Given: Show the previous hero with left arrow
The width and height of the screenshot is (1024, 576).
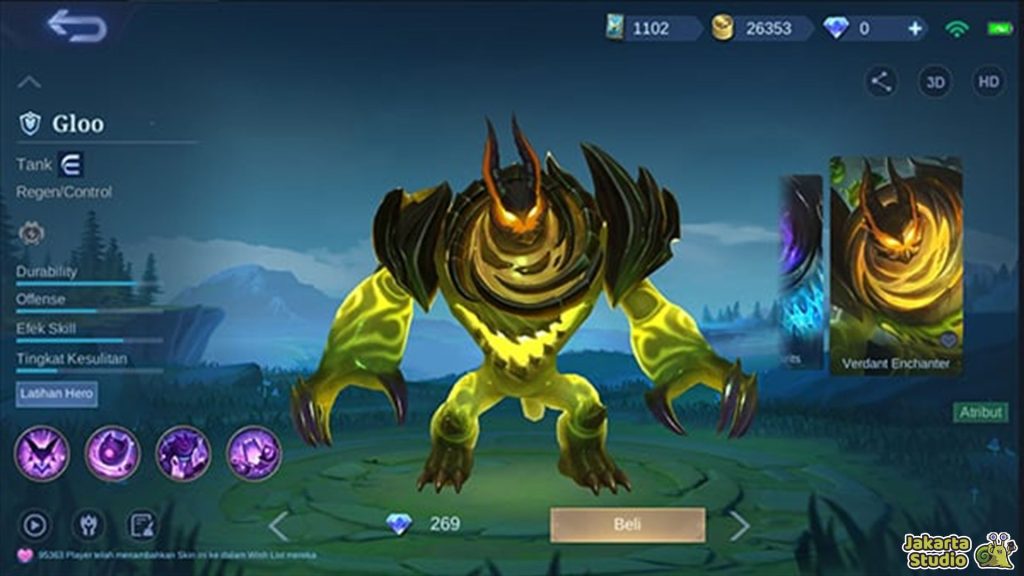Looking at the screenshot, I should tap(279, 526).
